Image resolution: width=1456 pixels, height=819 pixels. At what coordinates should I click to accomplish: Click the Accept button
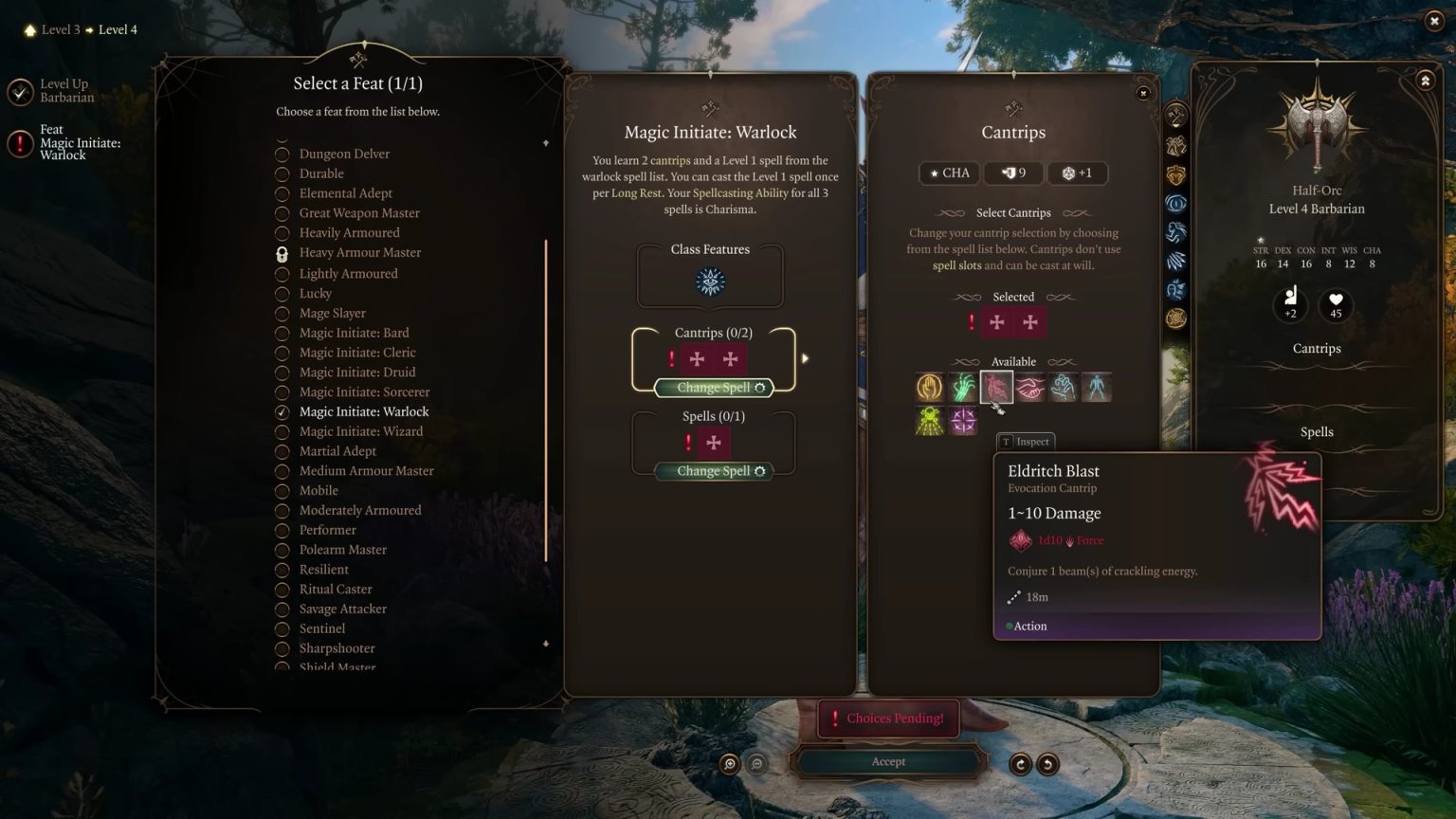tap(888, 761)
